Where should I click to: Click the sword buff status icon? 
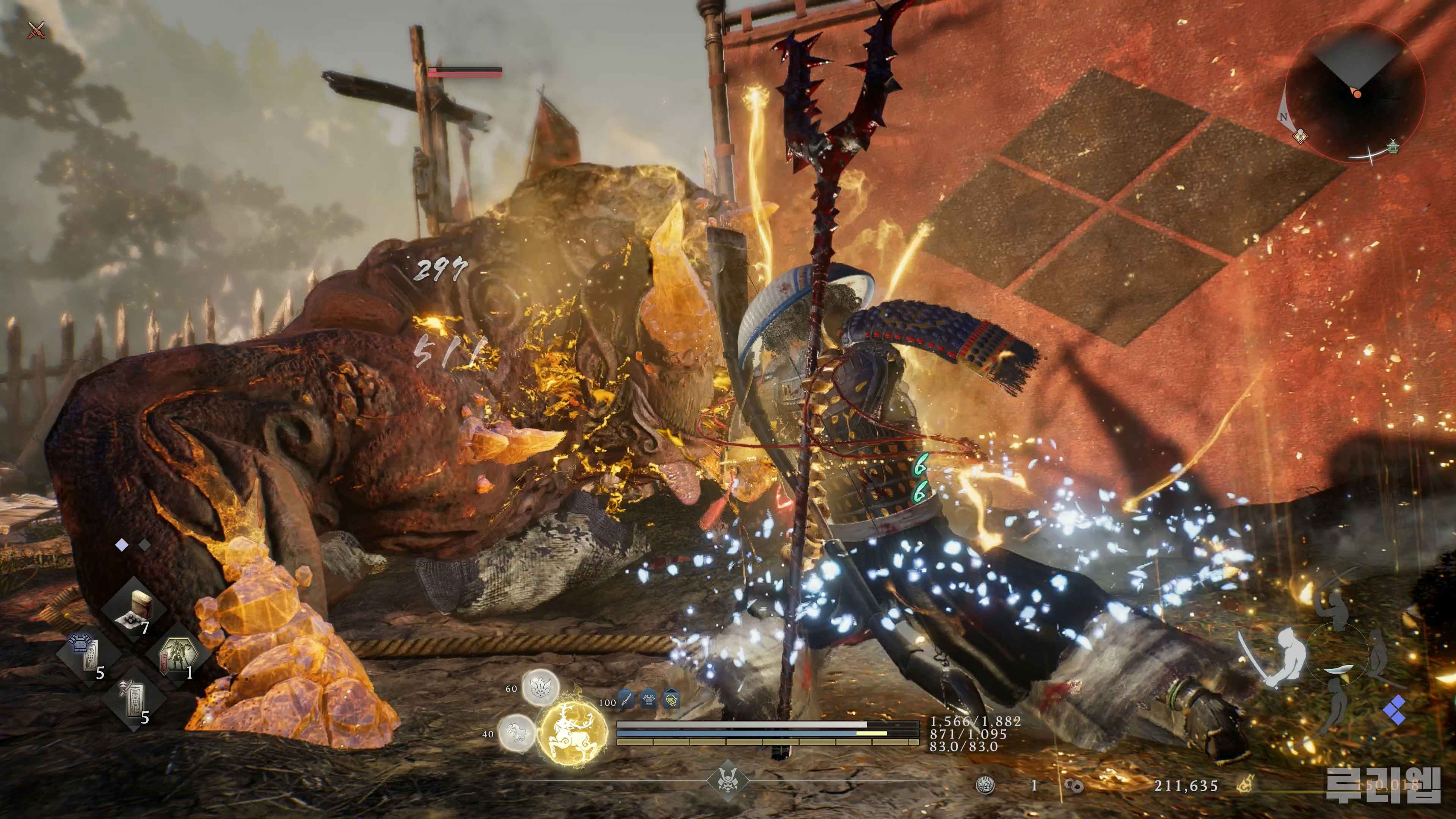point(626,700)
